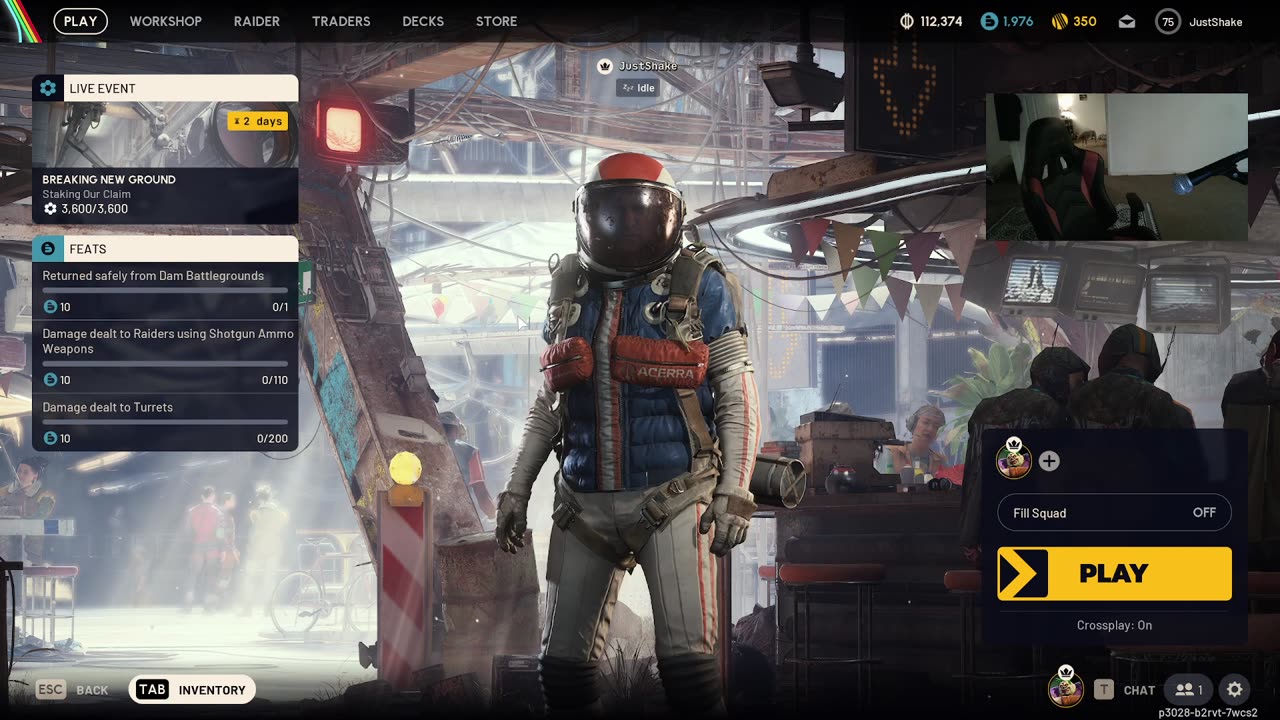Open the Breaking New Ground live event
This screenshot has width=1280, height=720.
(165, 150)
